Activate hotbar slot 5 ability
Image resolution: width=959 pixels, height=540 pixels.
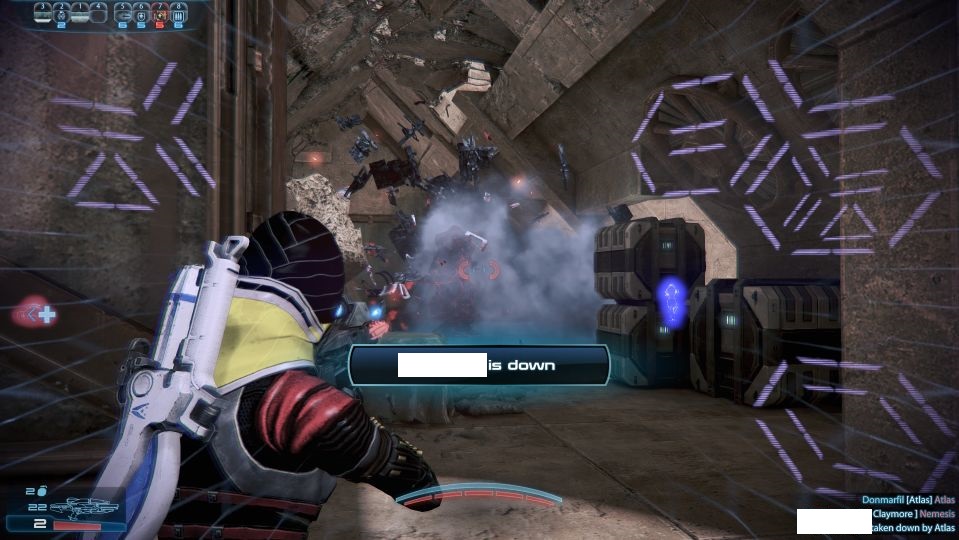point(122,13)
